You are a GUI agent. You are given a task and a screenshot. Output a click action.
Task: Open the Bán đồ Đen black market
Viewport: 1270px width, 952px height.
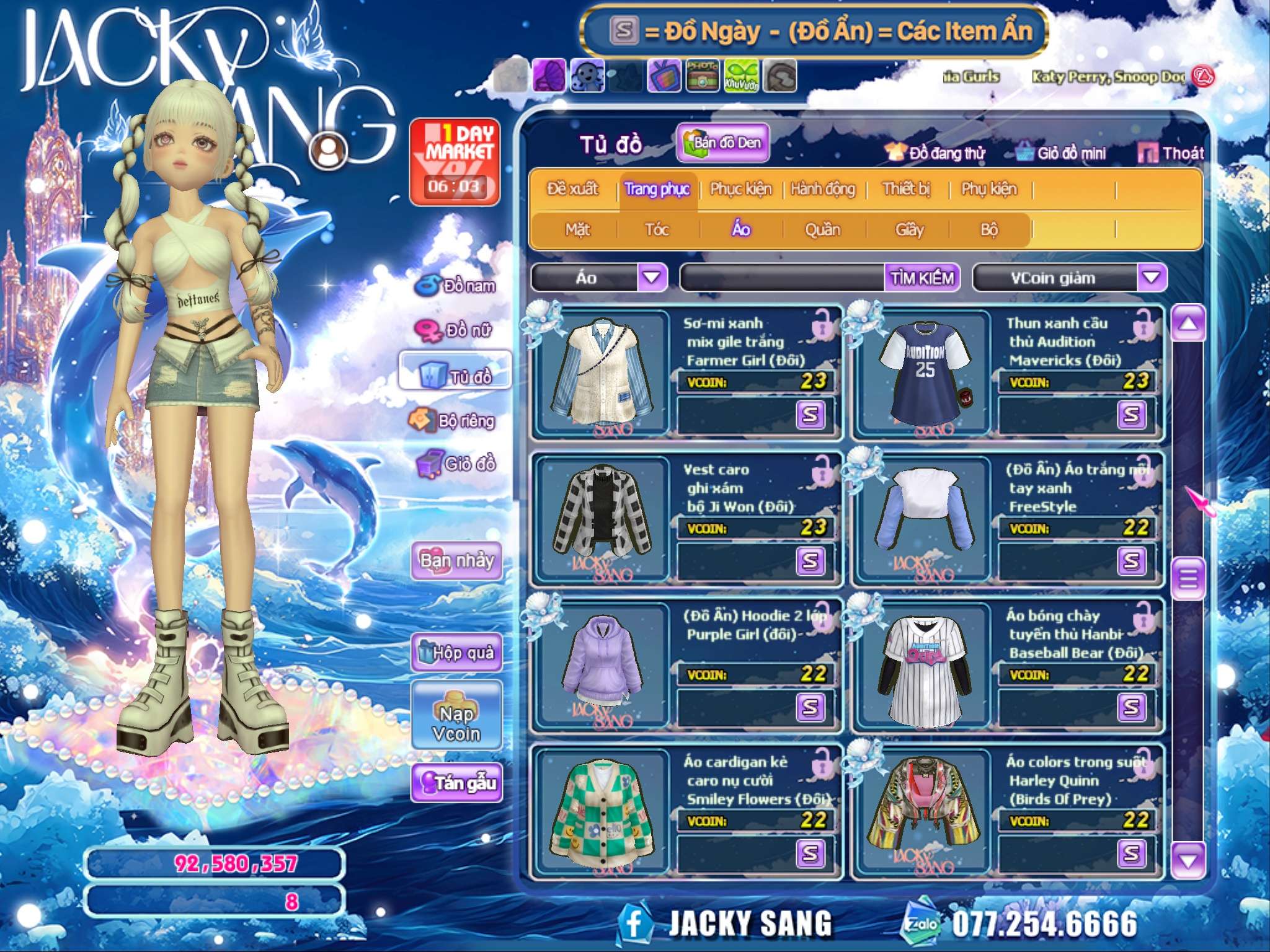pos(723,143)
